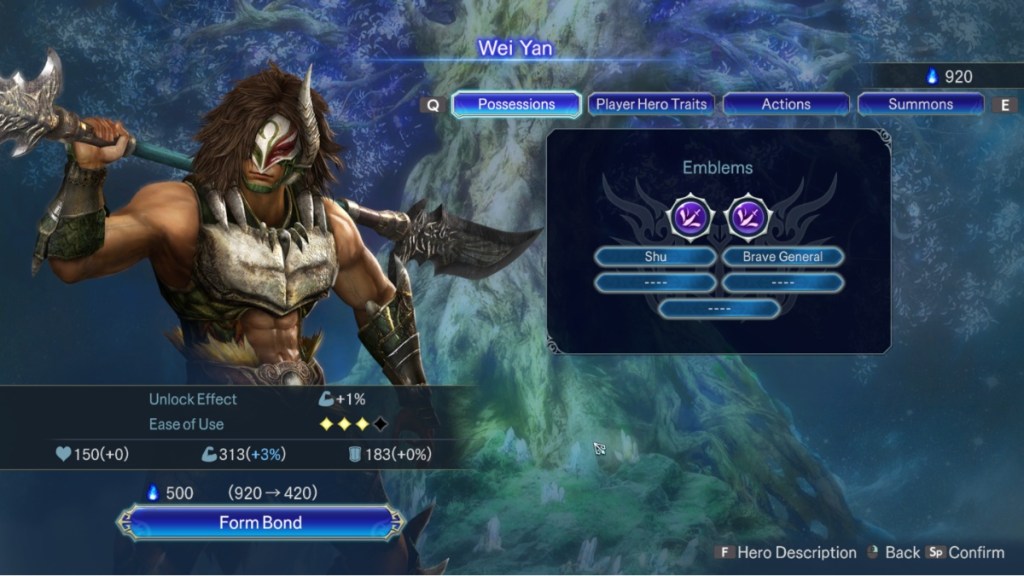Click the Form Bond button
Screen dimensions: 1024x576
(260, 523)
